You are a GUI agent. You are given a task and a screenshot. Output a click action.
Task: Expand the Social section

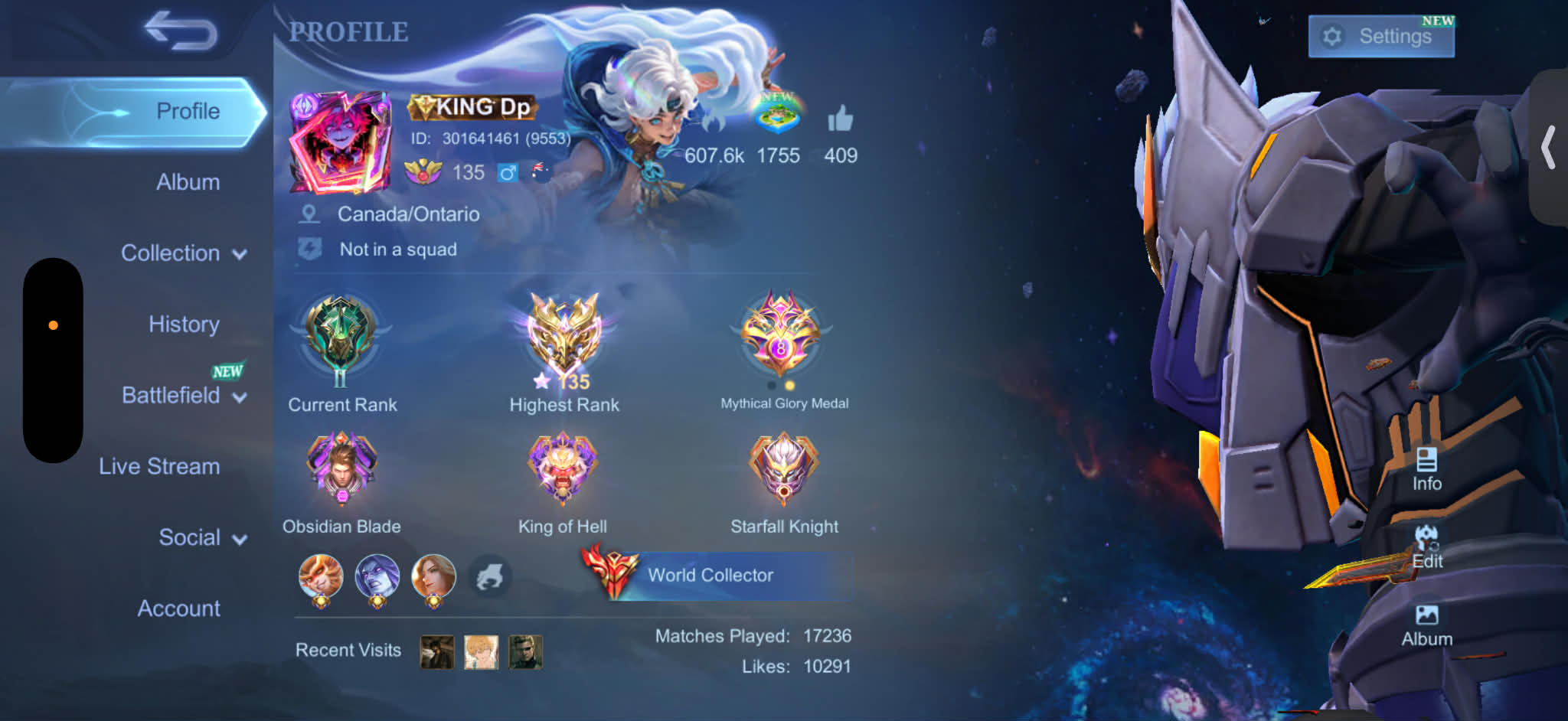click(x=201, y=537)
